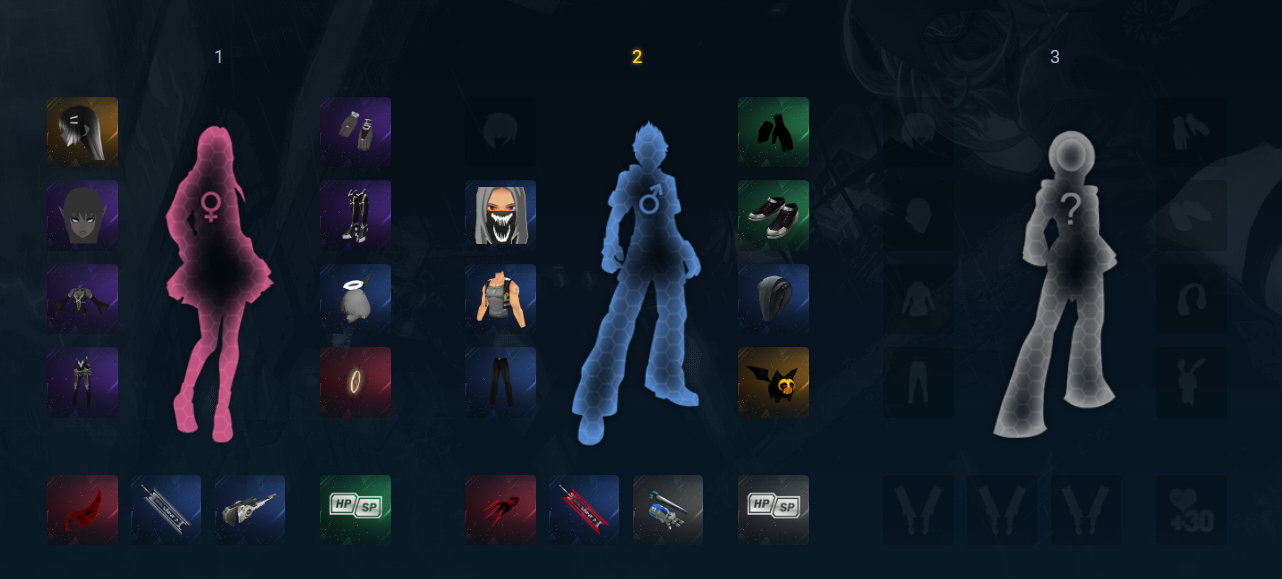Select the grinning mask face slot
The width and height of the screenshot is (1282, 579).
[x=500, y=215]
